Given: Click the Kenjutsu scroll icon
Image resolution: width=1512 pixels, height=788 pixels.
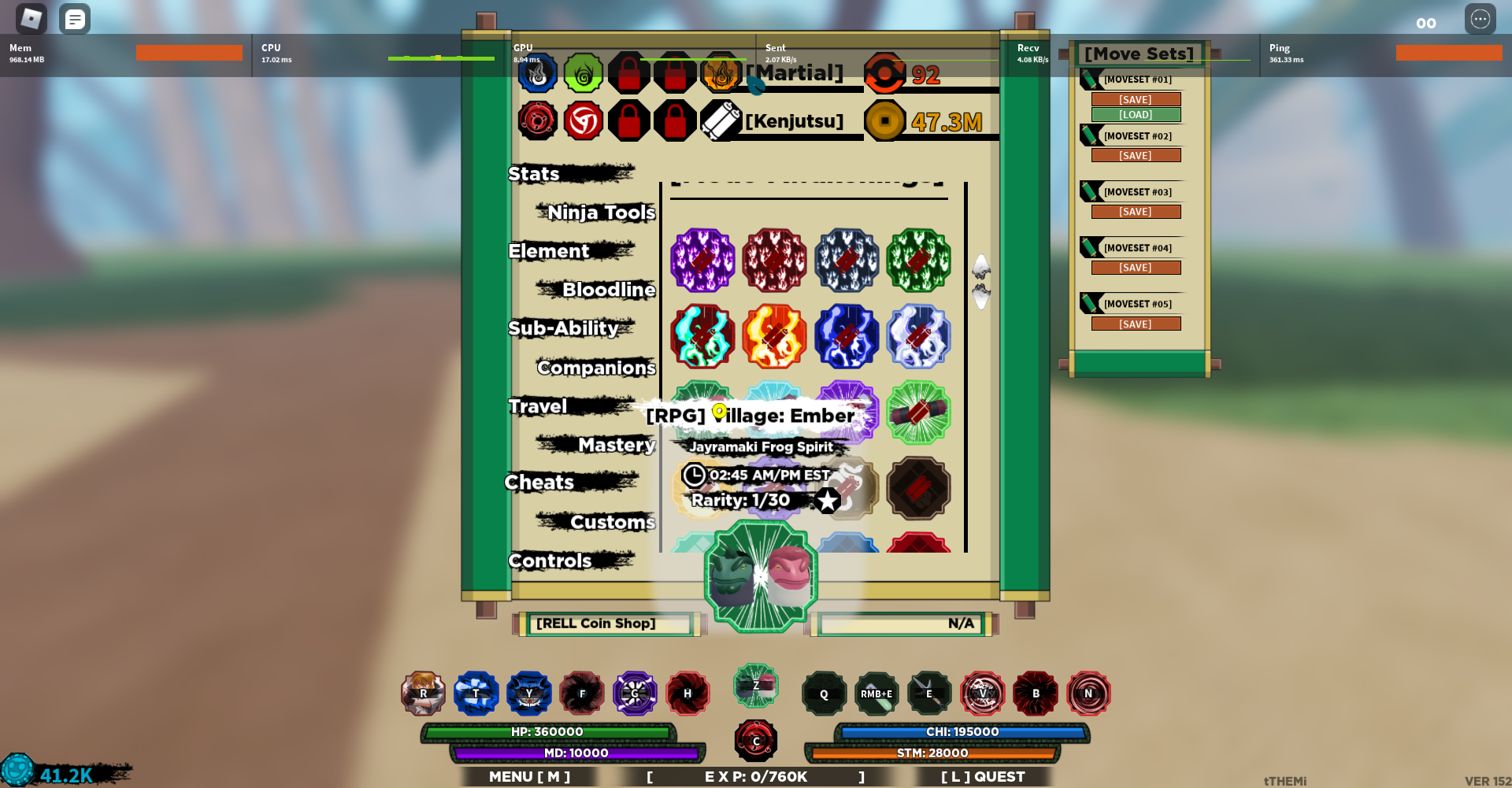Looking at the screenshot, I should point(719,120).
